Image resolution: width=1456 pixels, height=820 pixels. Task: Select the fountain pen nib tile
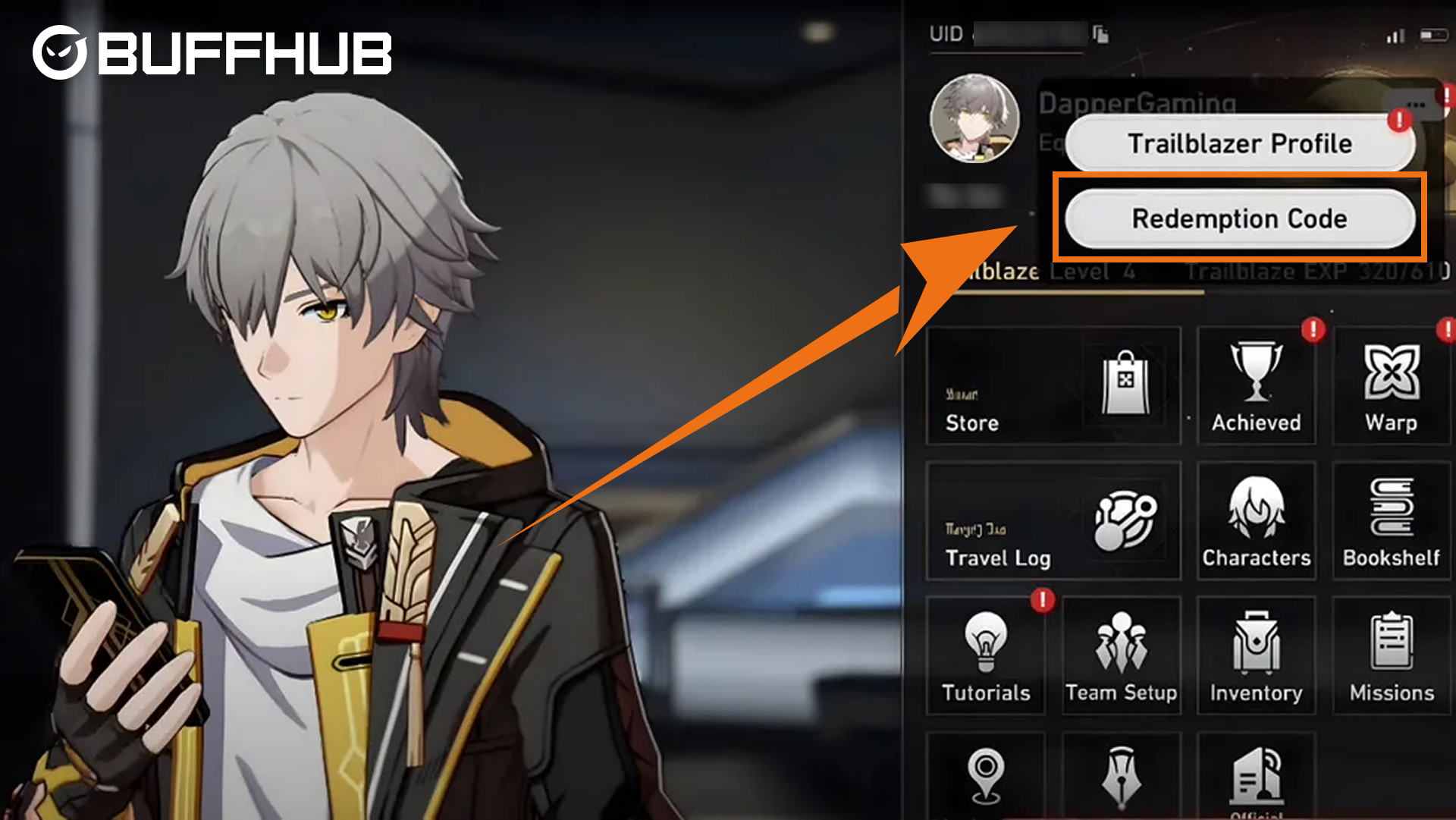(x=1121, y=775)
